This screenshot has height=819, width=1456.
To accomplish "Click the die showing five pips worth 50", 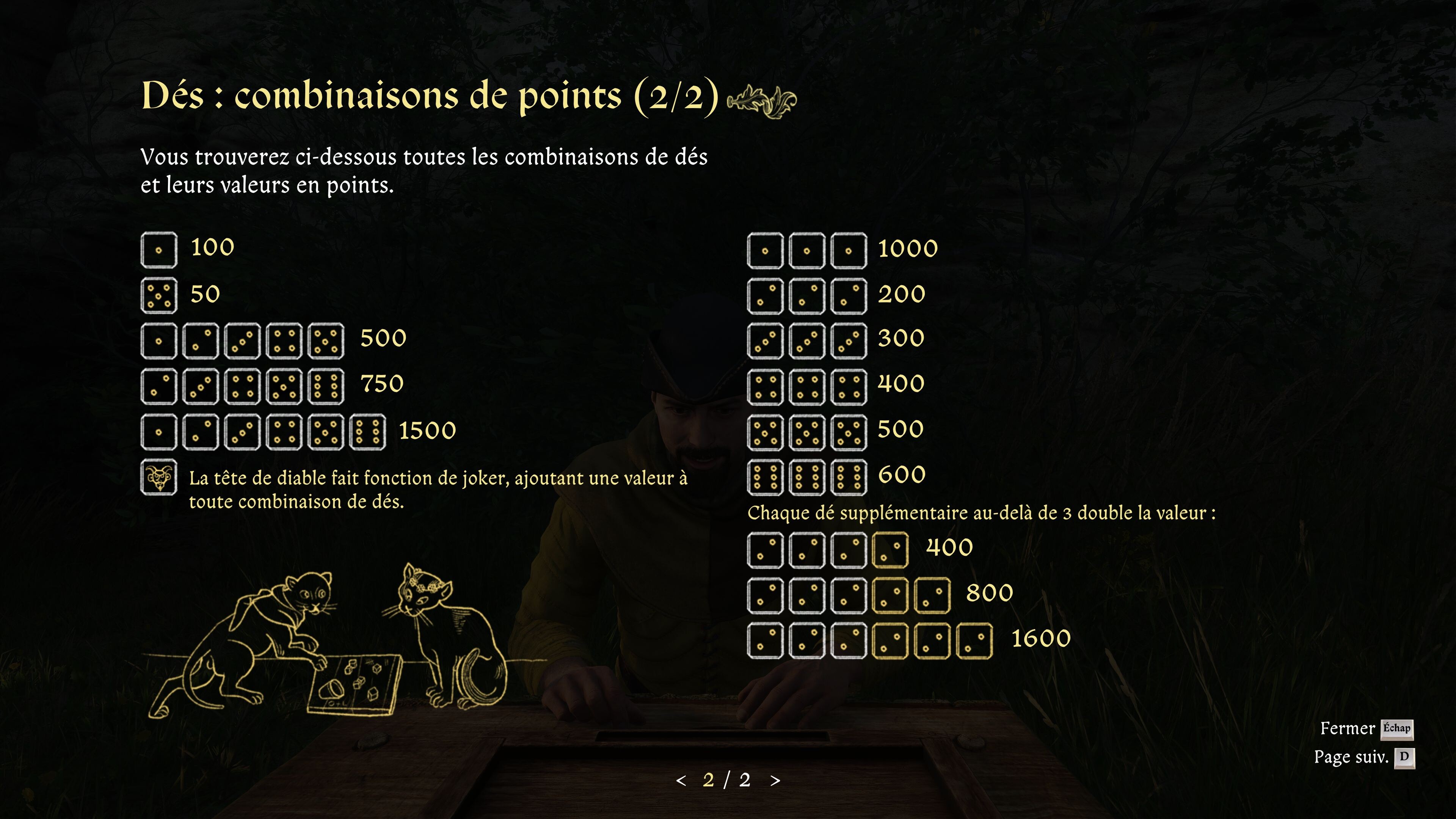I will (x=159, y=294).
